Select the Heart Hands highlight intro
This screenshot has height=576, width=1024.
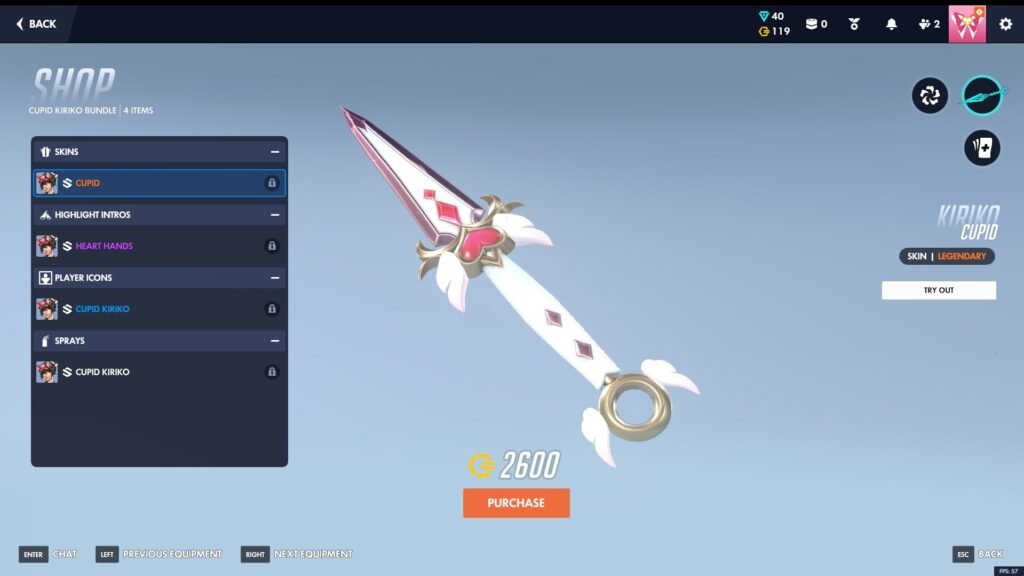click(159, 246)
